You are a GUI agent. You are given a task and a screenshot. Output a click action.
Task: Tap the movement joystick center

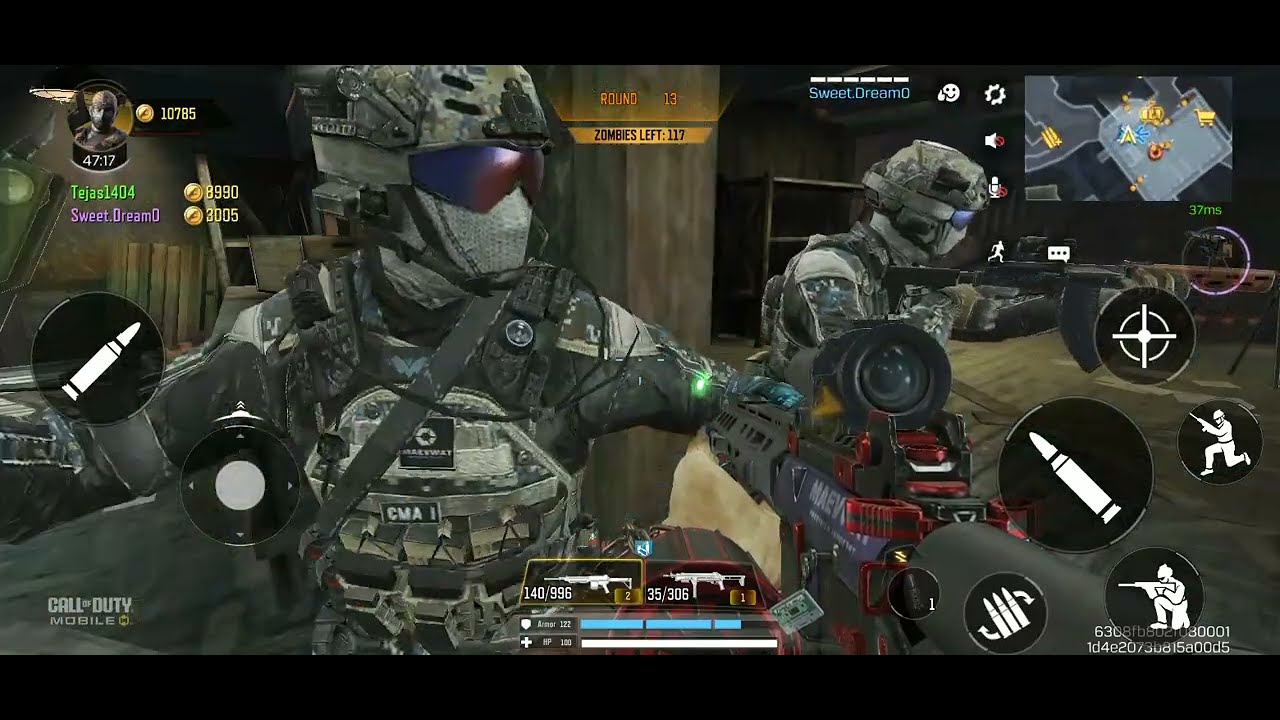tap(240, 486)
